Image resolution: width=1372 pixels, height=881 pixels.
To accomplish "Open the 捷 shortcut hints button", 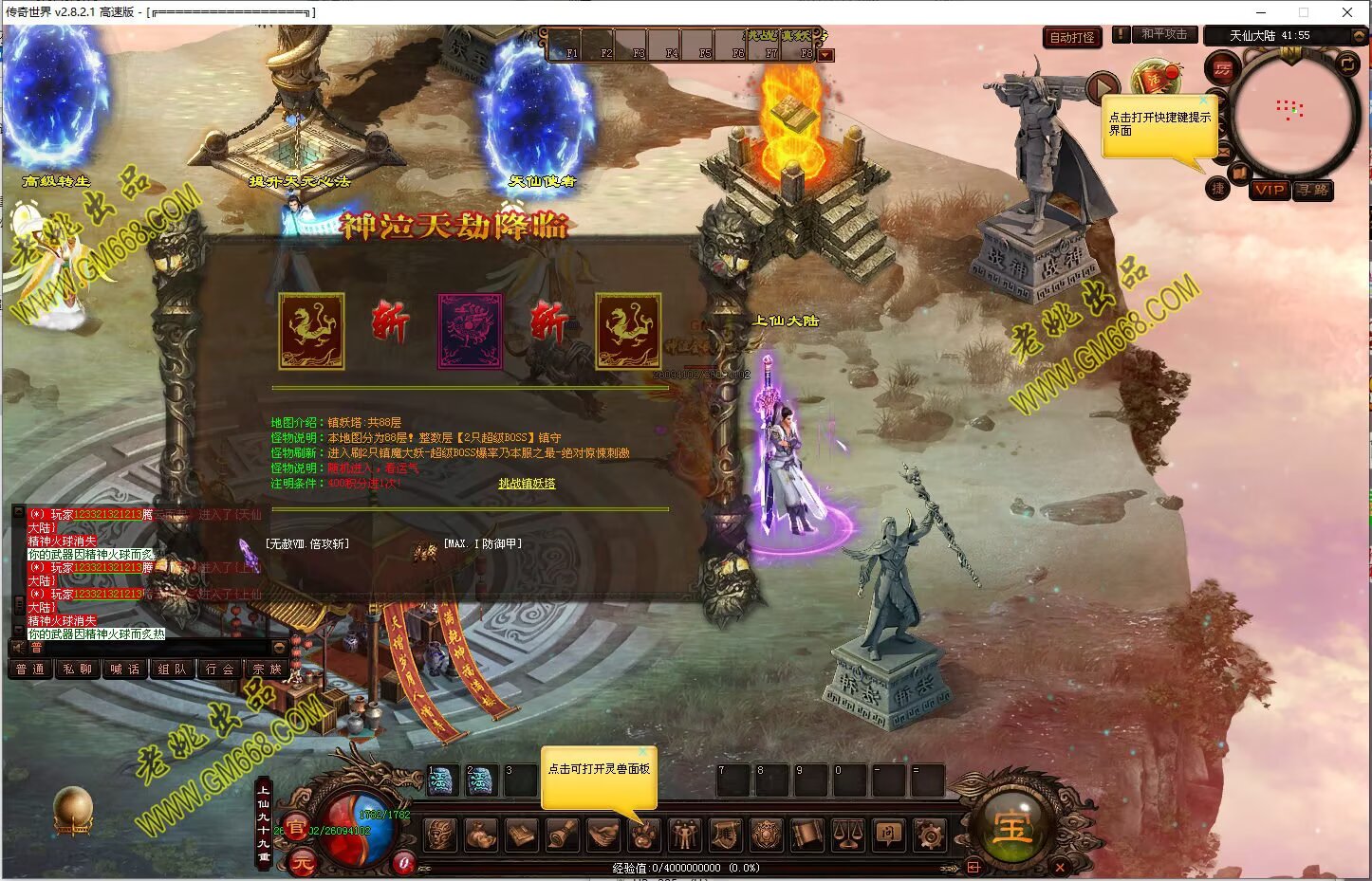I will (x=1218, y=189).
